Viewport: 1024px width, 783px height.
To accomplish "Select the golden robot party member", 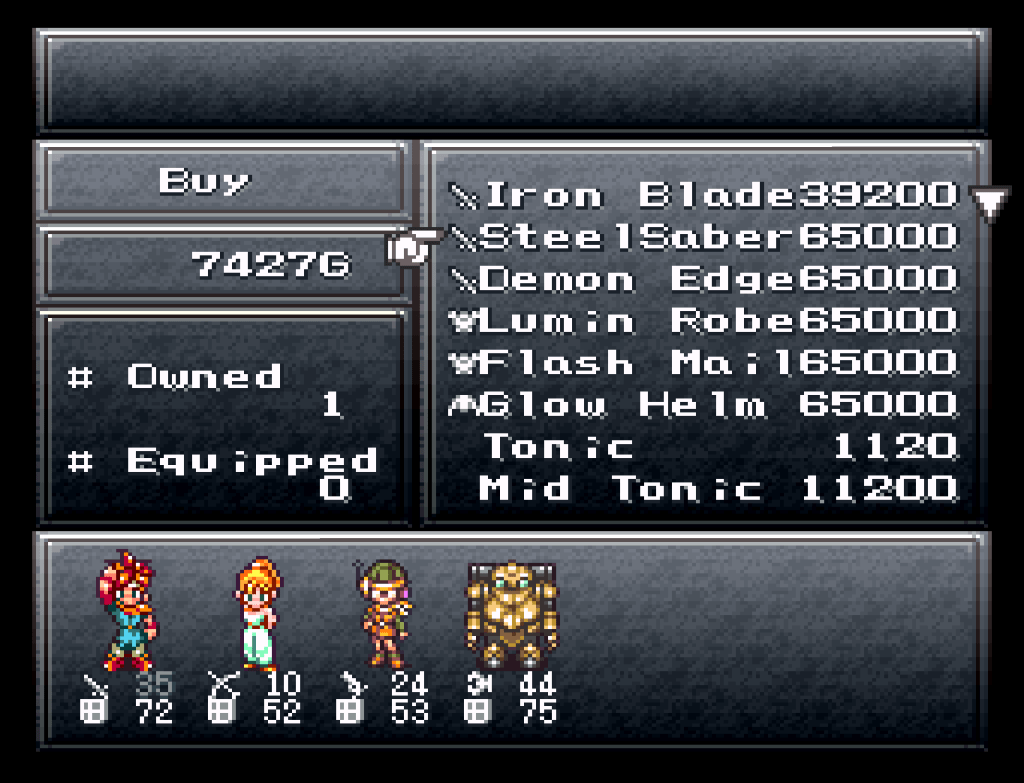I will [x=511, y=614].
